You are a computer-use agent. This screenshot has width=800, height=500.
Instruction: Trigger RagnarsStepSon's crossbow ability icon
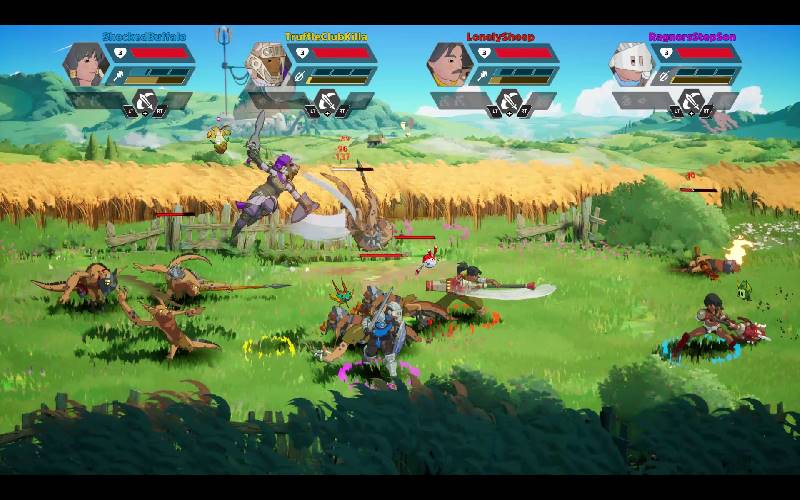(x=691, y=101)
